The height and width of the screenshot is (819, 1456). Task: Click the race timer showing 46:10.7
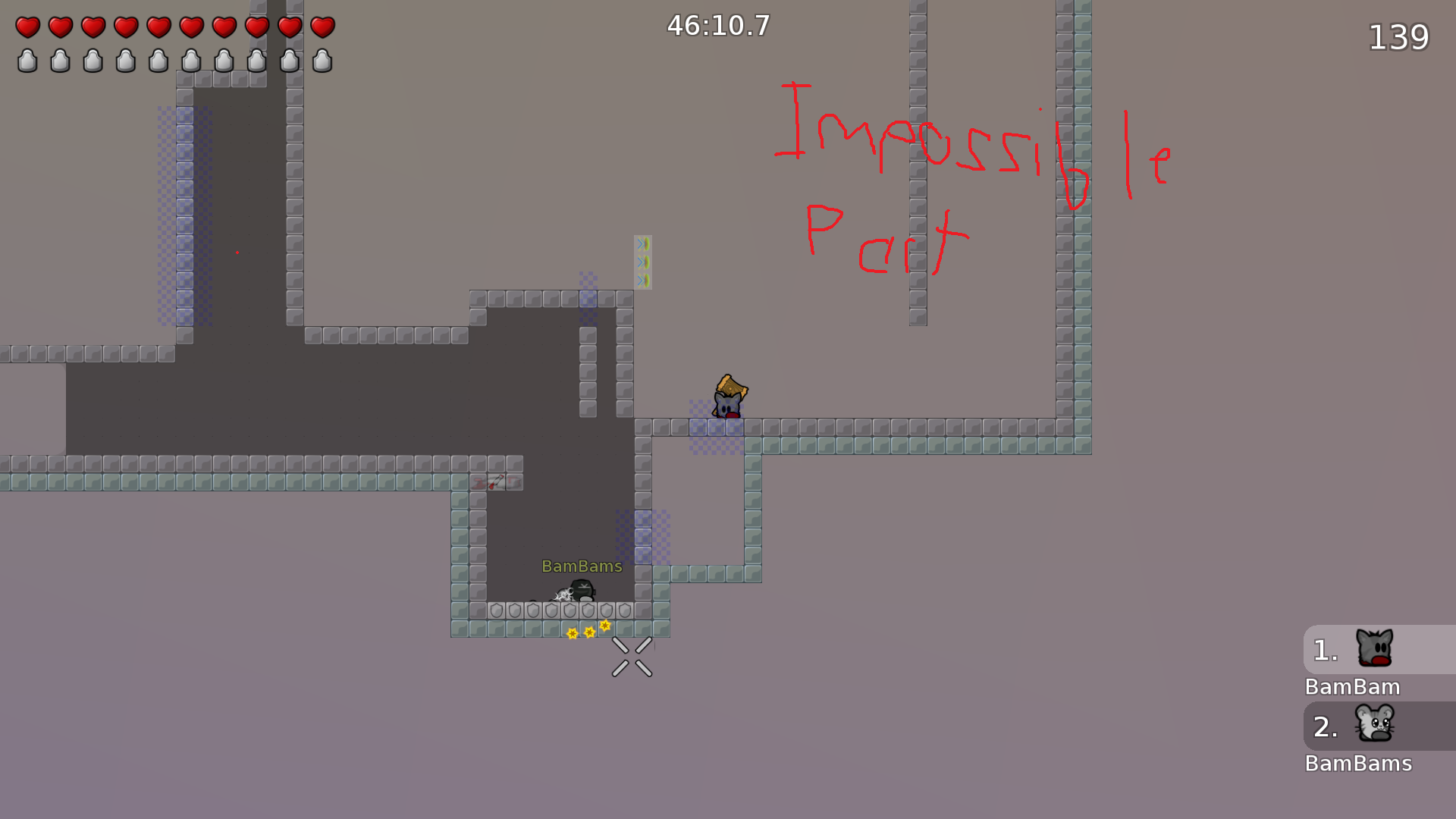point(717,26)
